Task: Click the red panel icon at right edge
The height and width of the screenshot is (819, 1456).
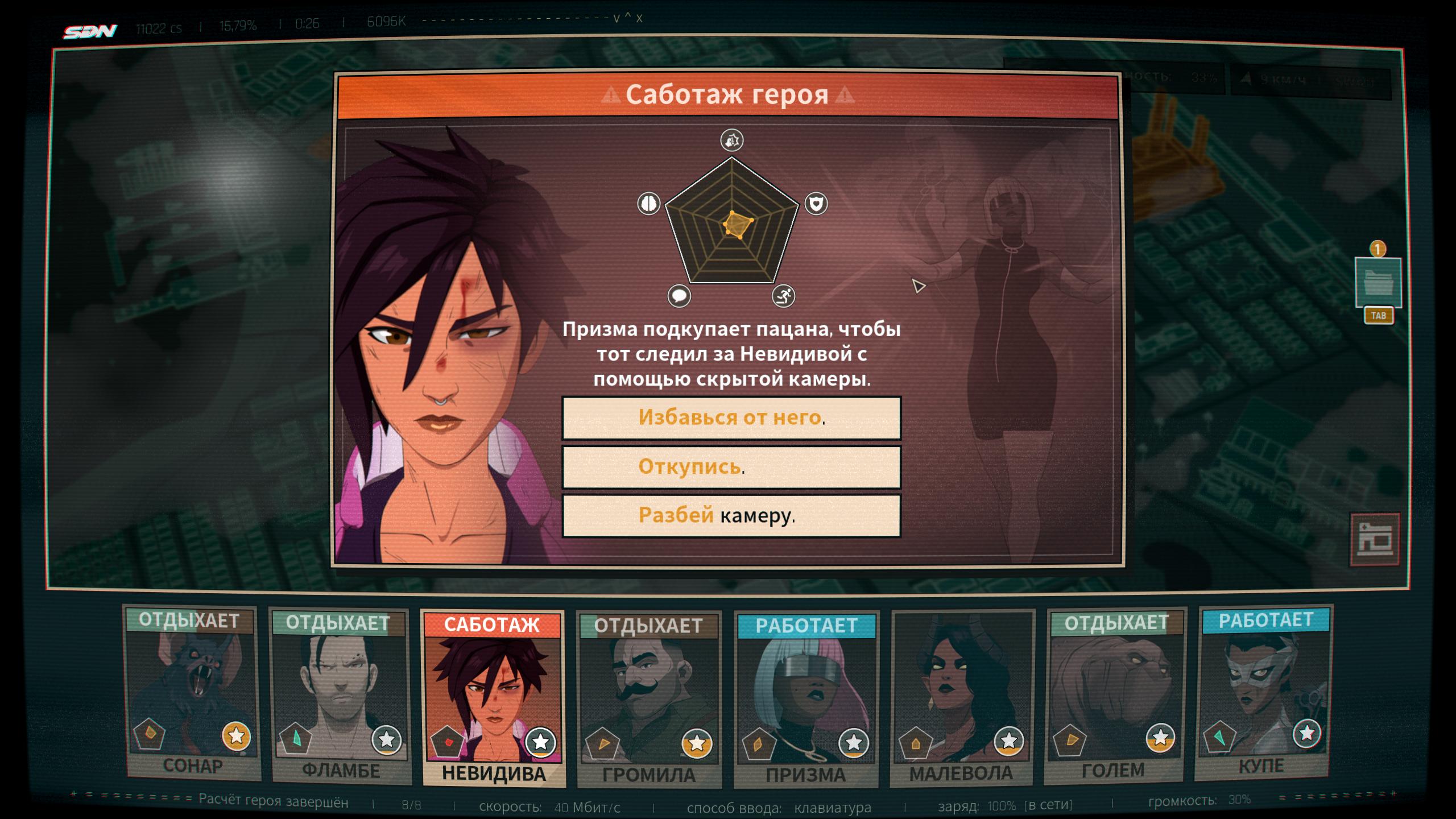Action: click(x=1375, y=539)
